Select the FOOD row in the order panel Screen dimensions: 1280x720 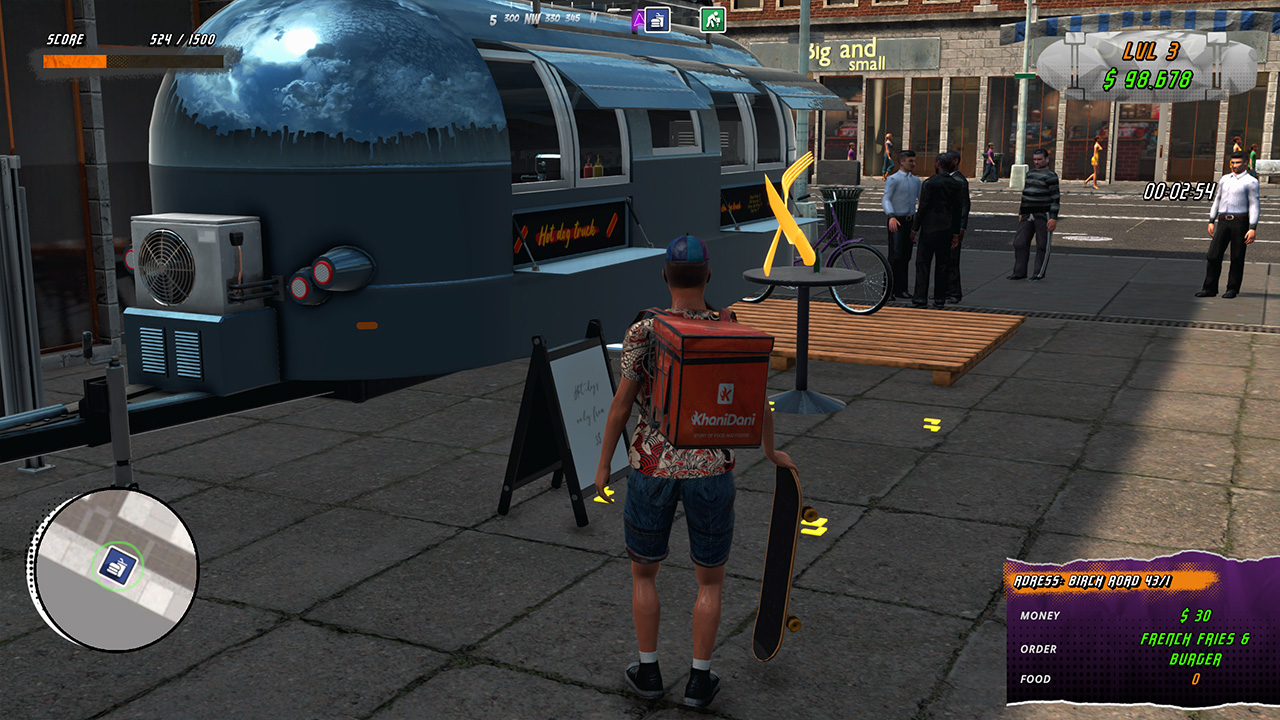pos(1037,679)
